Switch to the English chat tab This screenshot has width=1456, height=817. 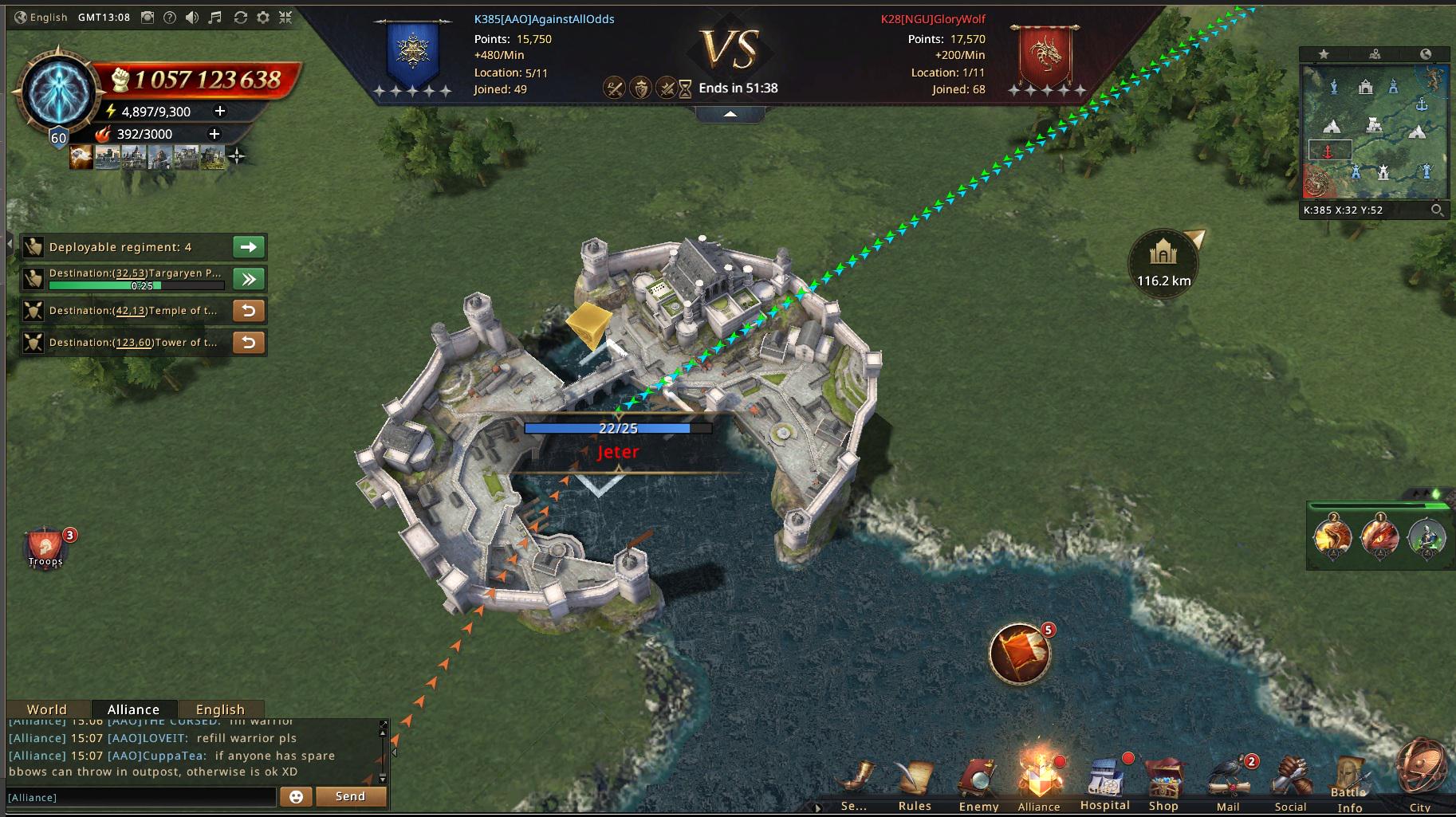tap(220, 709)
